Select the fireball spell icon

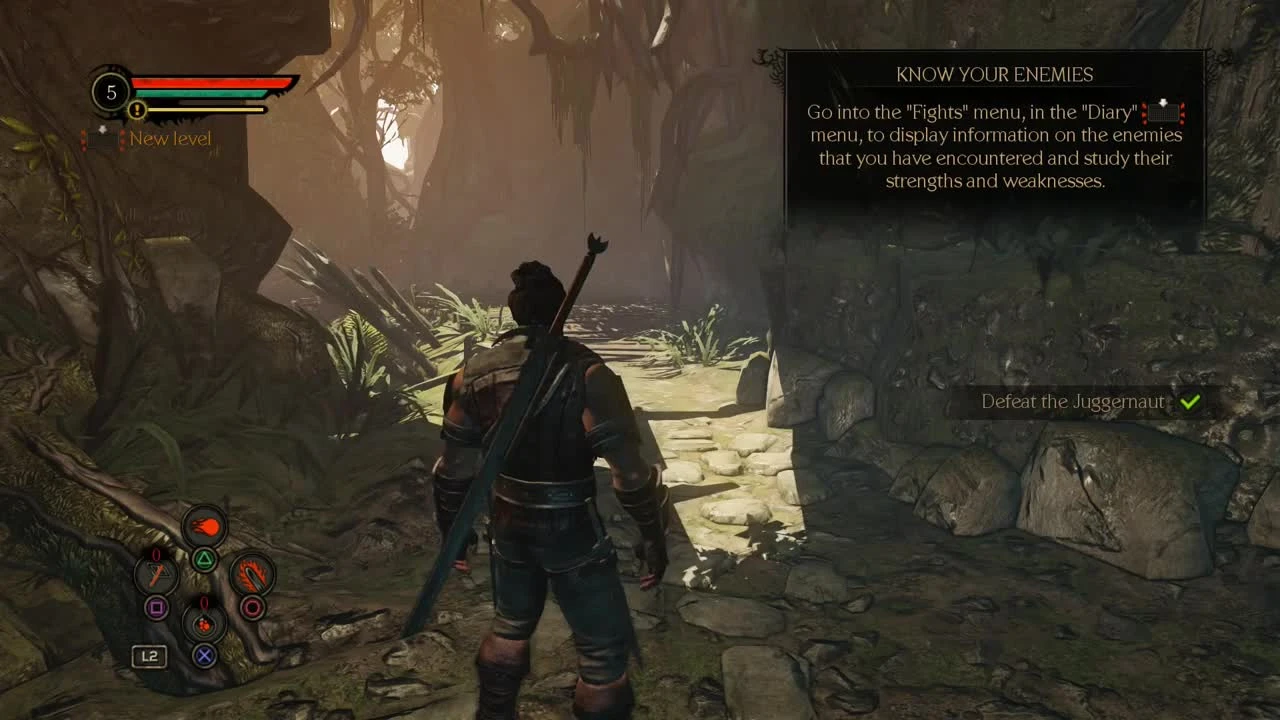click(205, 526)
